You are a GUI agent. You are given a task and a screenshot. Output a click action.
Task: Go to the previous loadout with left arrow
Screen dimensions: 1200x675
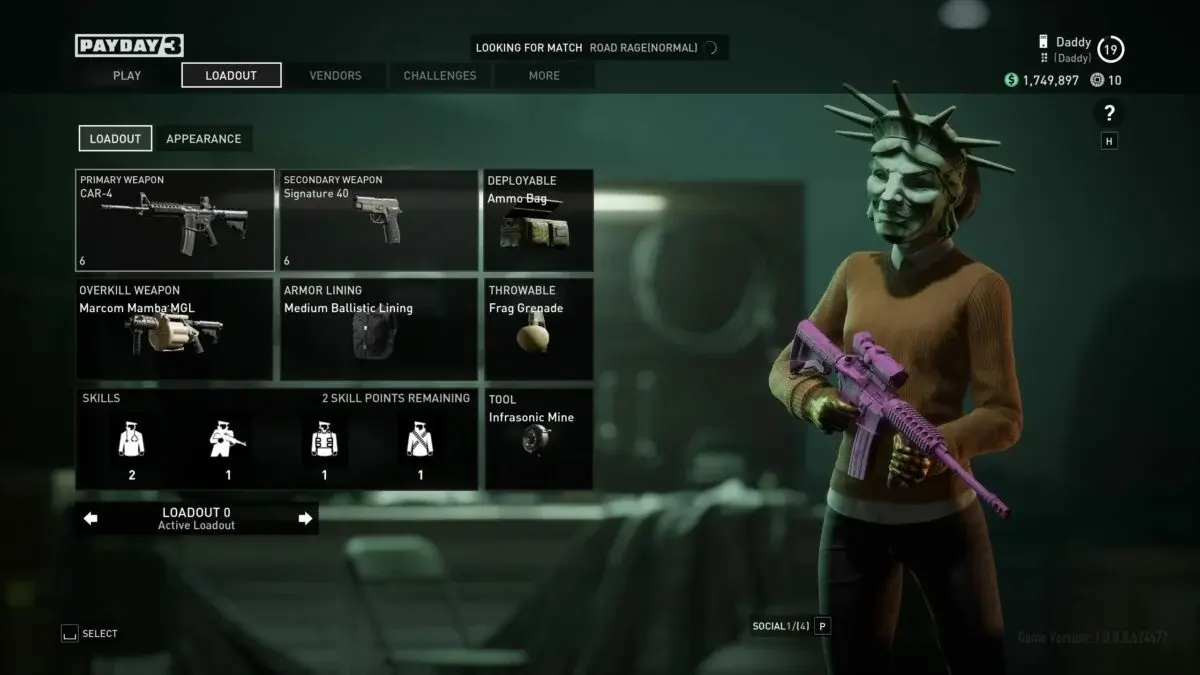91,518
